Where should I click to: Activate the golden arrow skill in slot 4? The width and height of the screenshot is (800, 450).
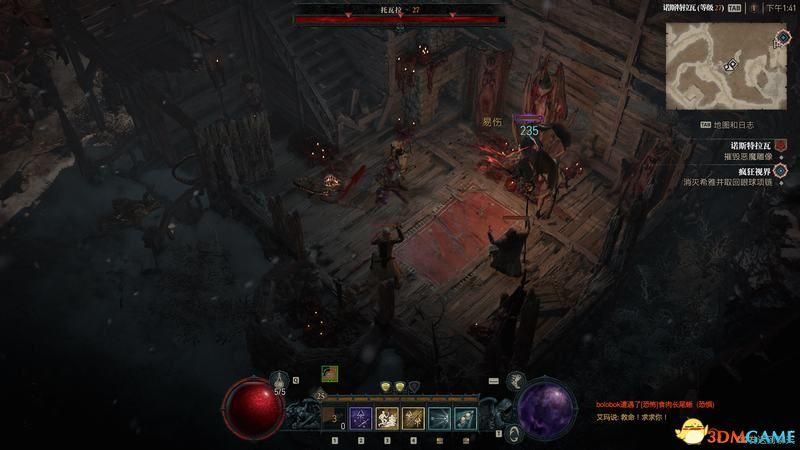tap(412, 418)
